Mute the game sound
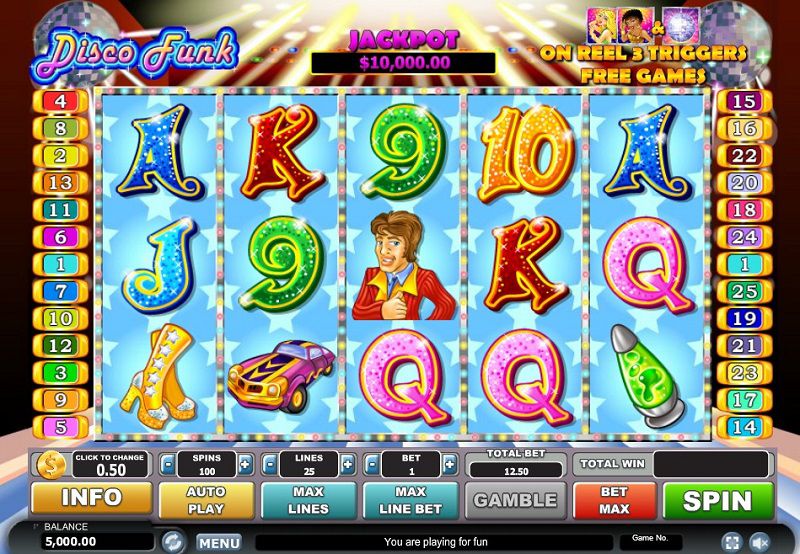800x554 pixels. click(759, 542)
